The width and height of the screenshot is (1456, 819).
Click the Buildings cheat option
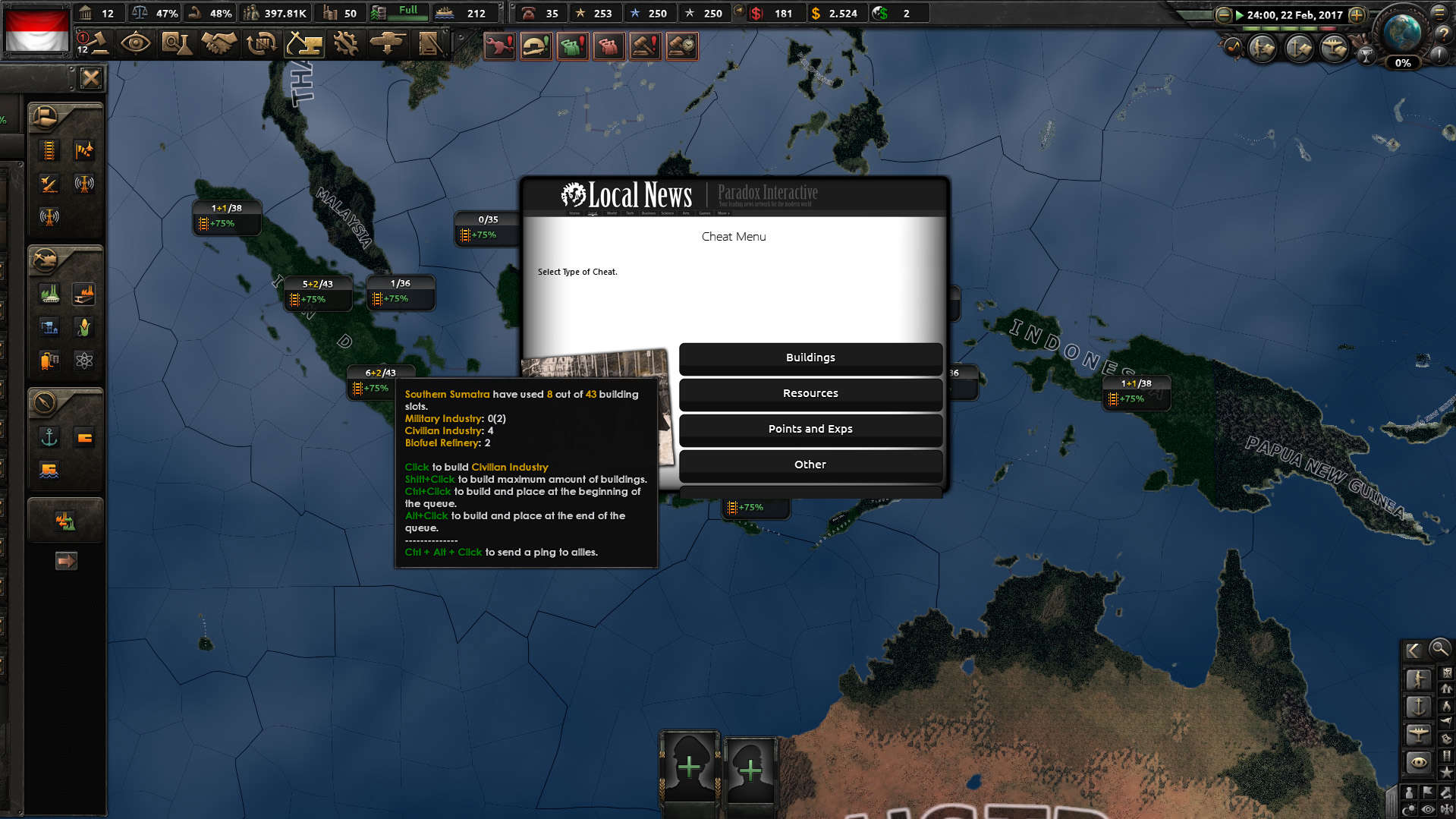pyautogui.click(x=810, y=357)
